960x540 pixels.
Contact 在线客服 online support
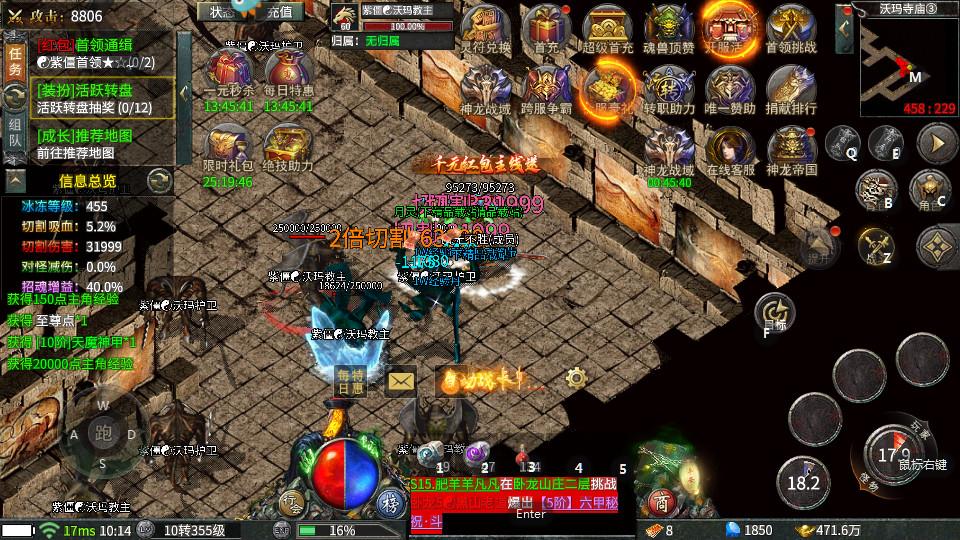tap(730, 150)
